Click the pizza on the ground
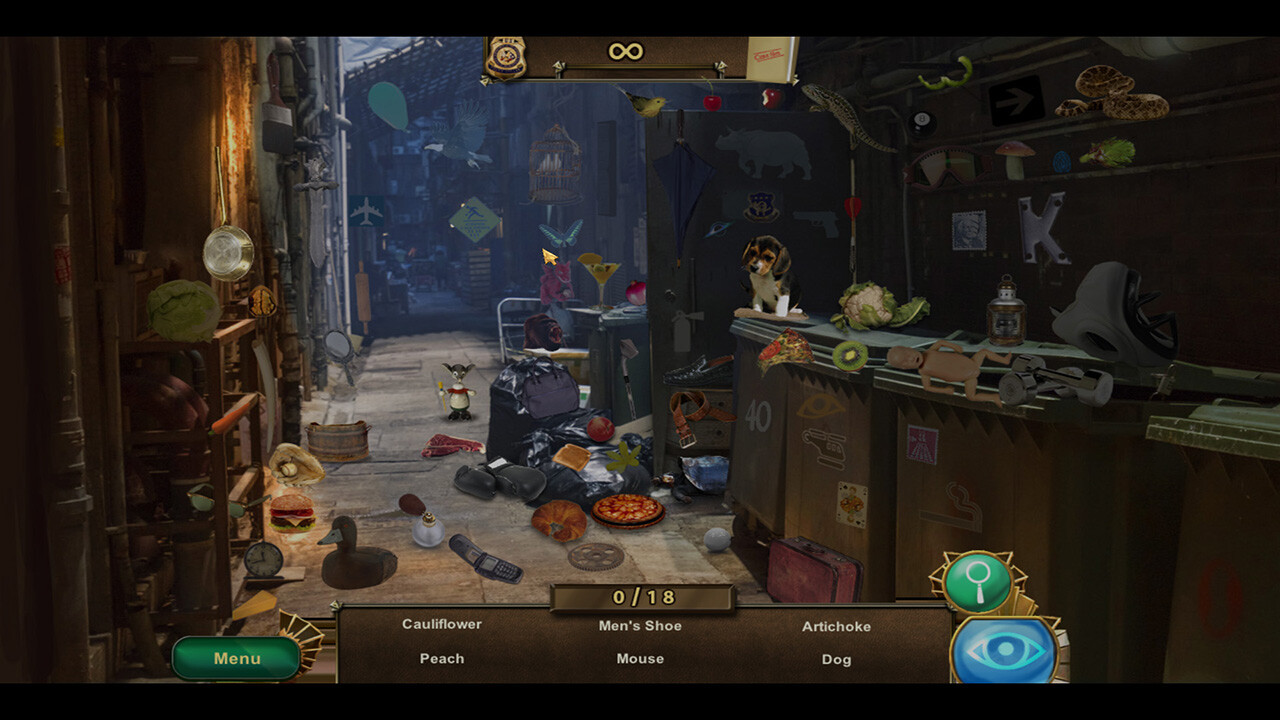1280x720 pixels. [x=628, y=508]
